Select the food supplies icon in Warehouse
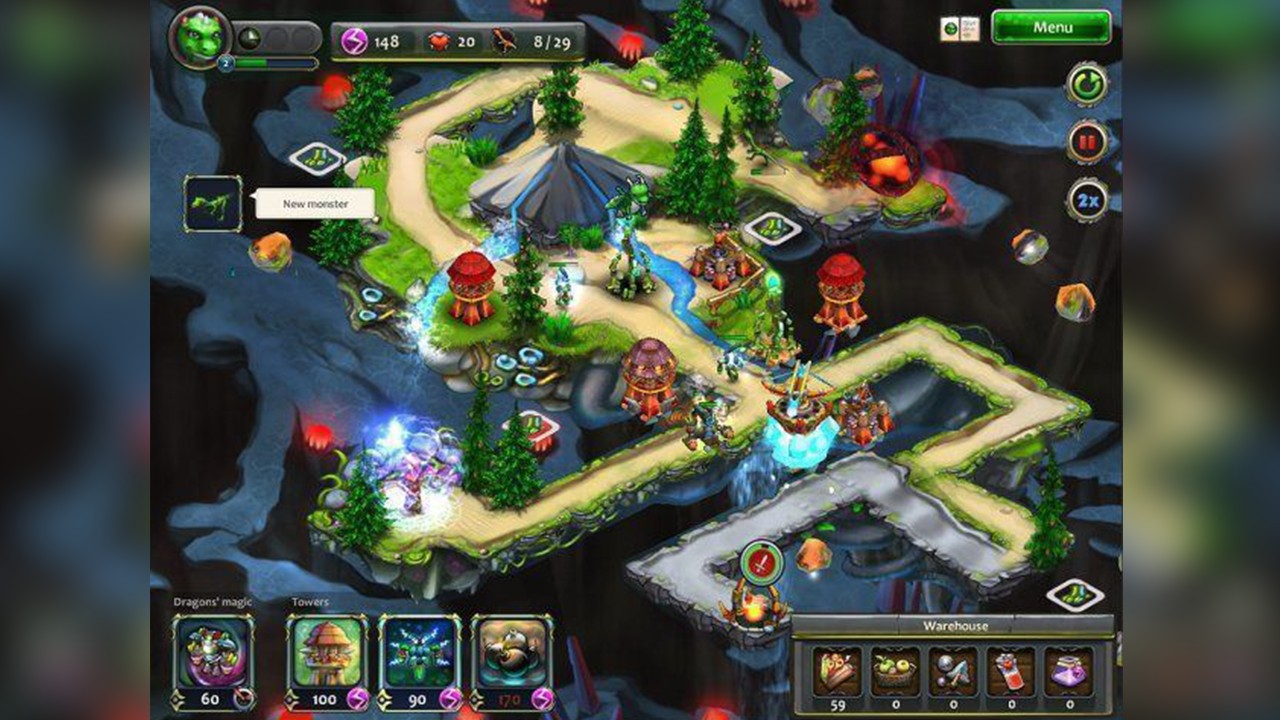Viewport: 1280px width, 720px height. point(836,670)
